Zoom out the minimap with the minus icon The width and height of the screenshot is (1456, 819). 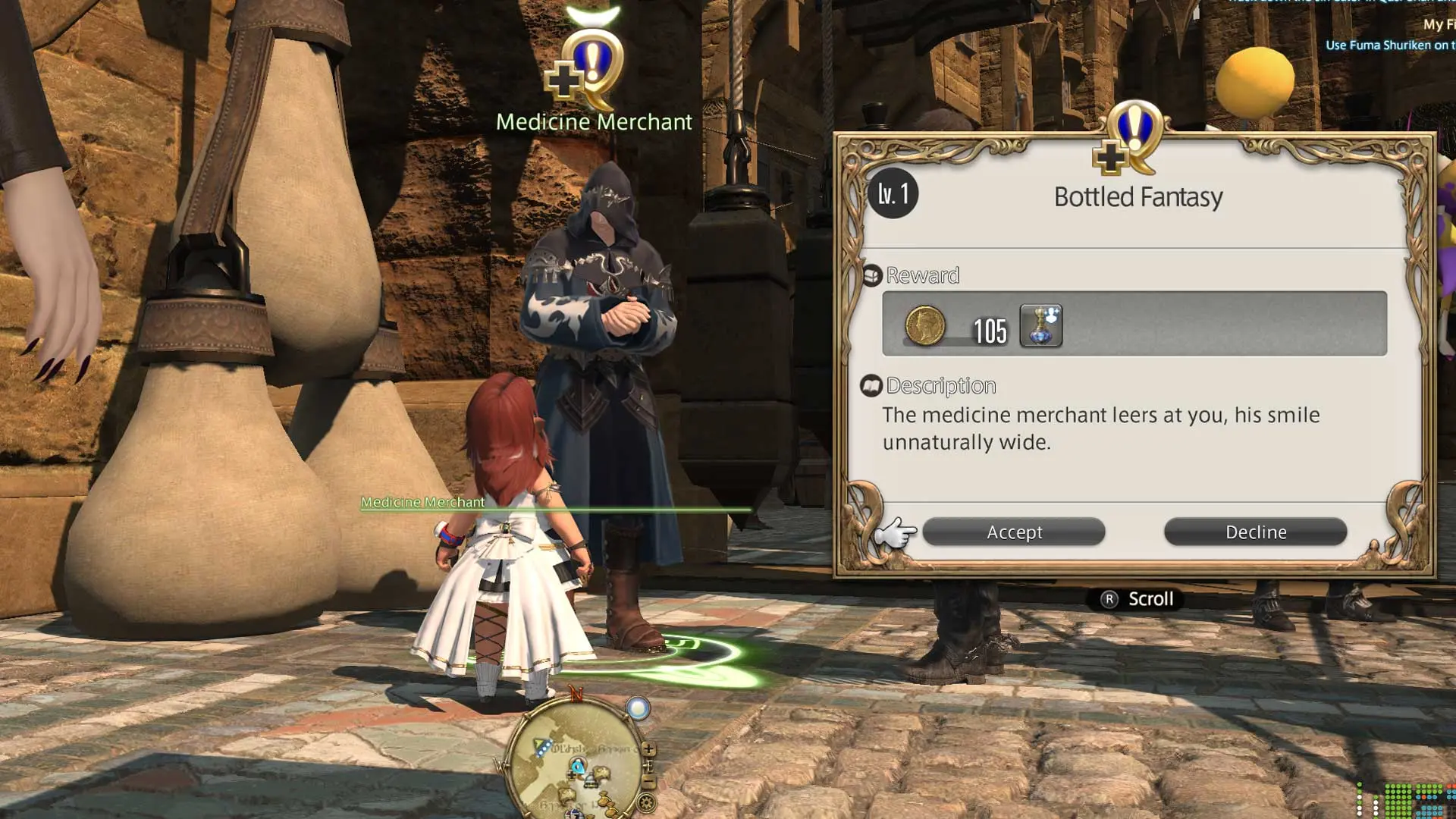point(649,780)
